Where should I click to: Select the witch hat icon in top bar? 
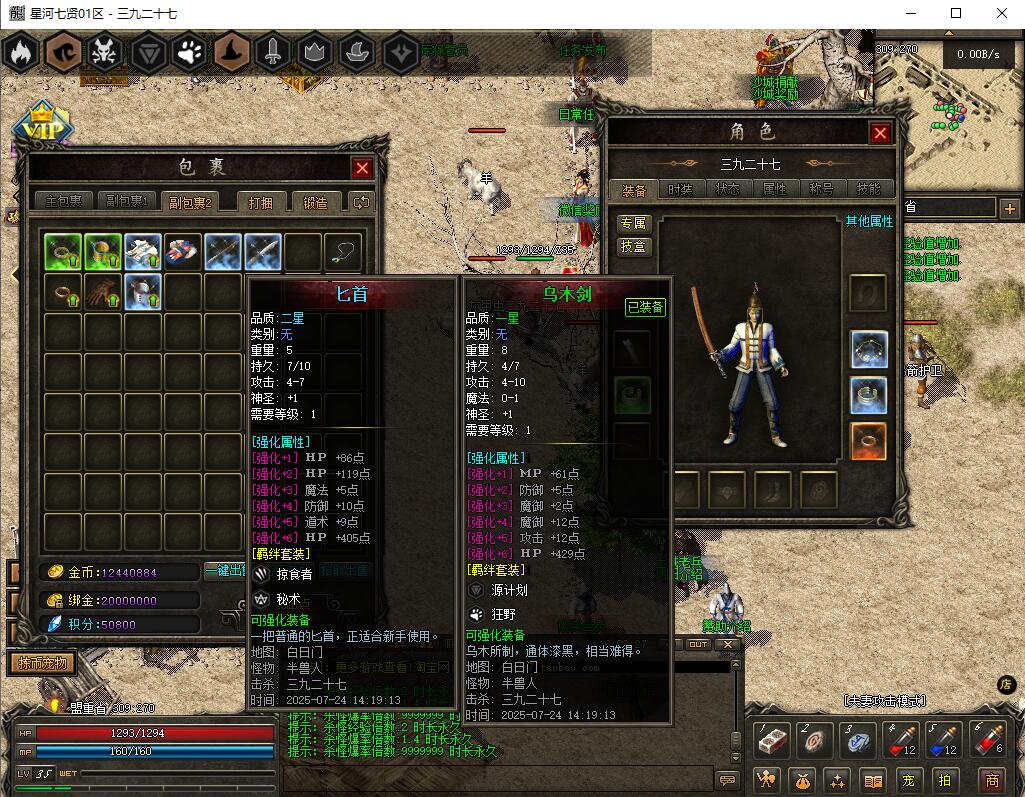click(x=230, y=51)
